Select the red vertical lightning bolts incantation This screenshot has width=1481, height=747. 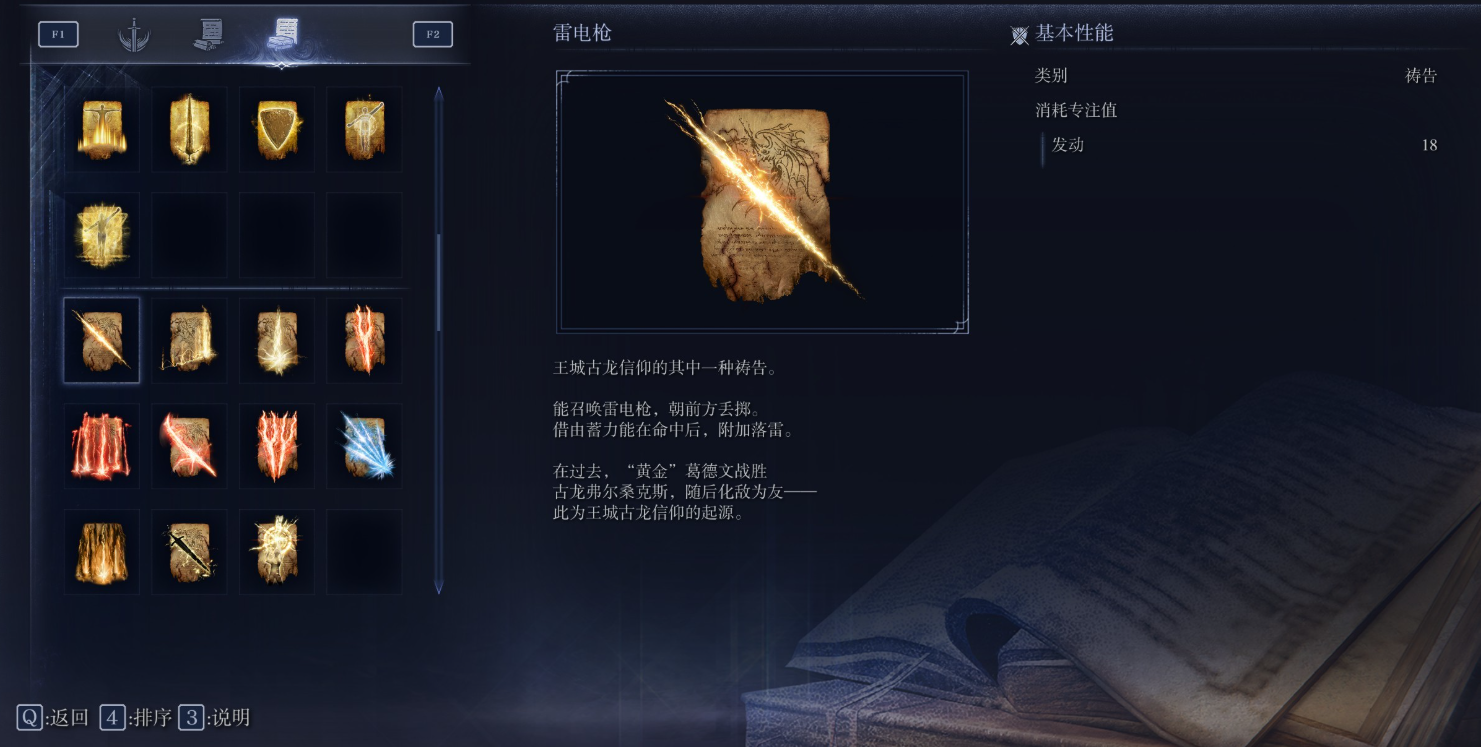[101, 445]
